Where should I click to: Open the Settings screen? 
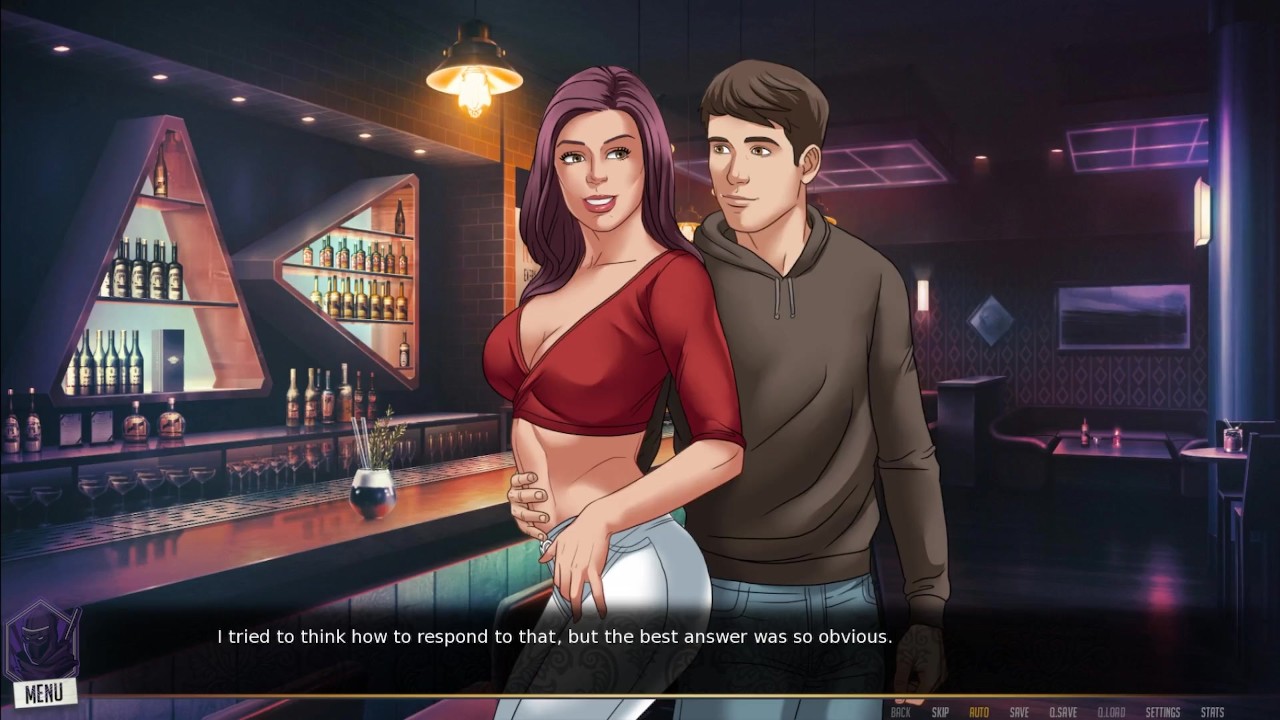(1163, 712)
